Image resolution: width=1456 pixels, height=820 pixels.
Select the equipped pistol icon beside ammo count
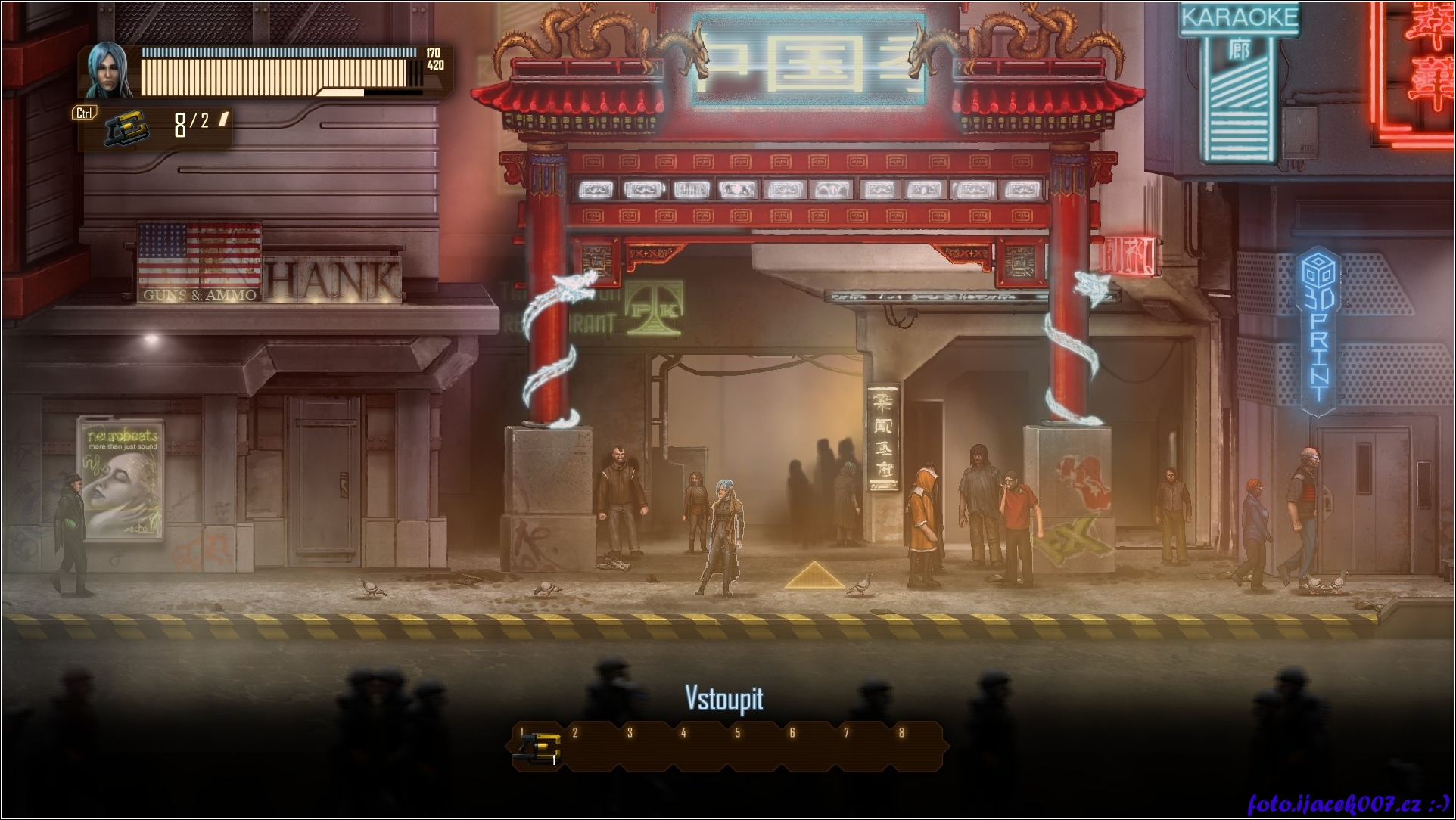(125, 129)
